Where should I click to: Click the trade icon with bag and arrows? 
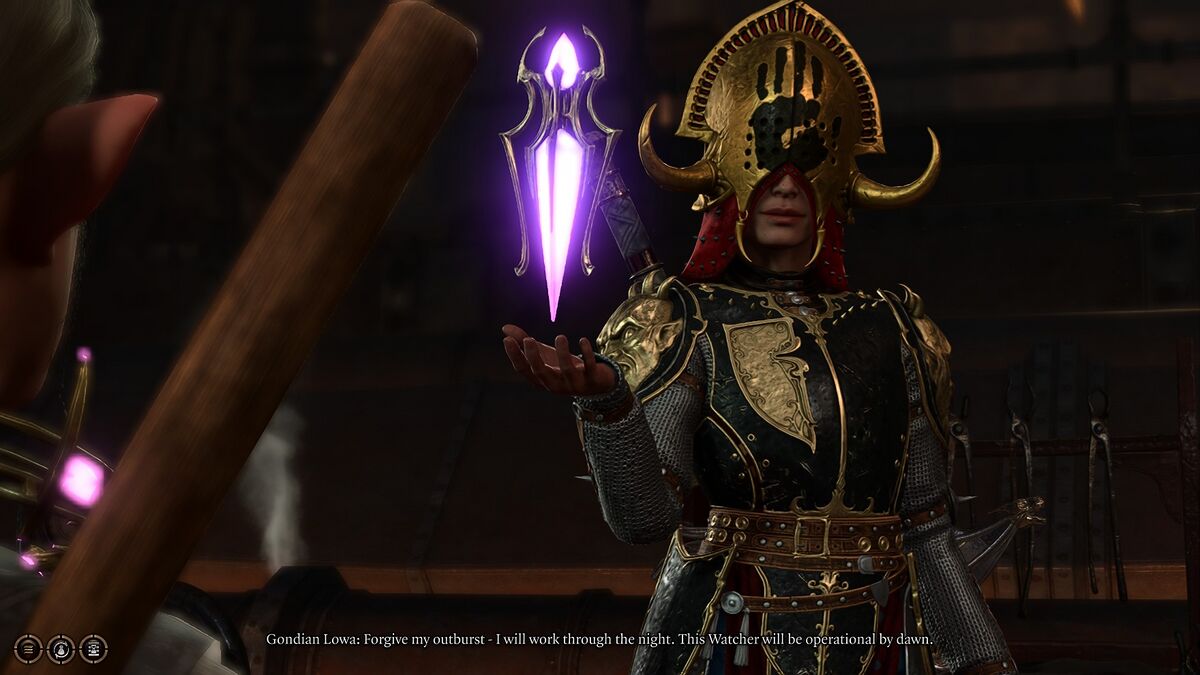coord(61,649)
